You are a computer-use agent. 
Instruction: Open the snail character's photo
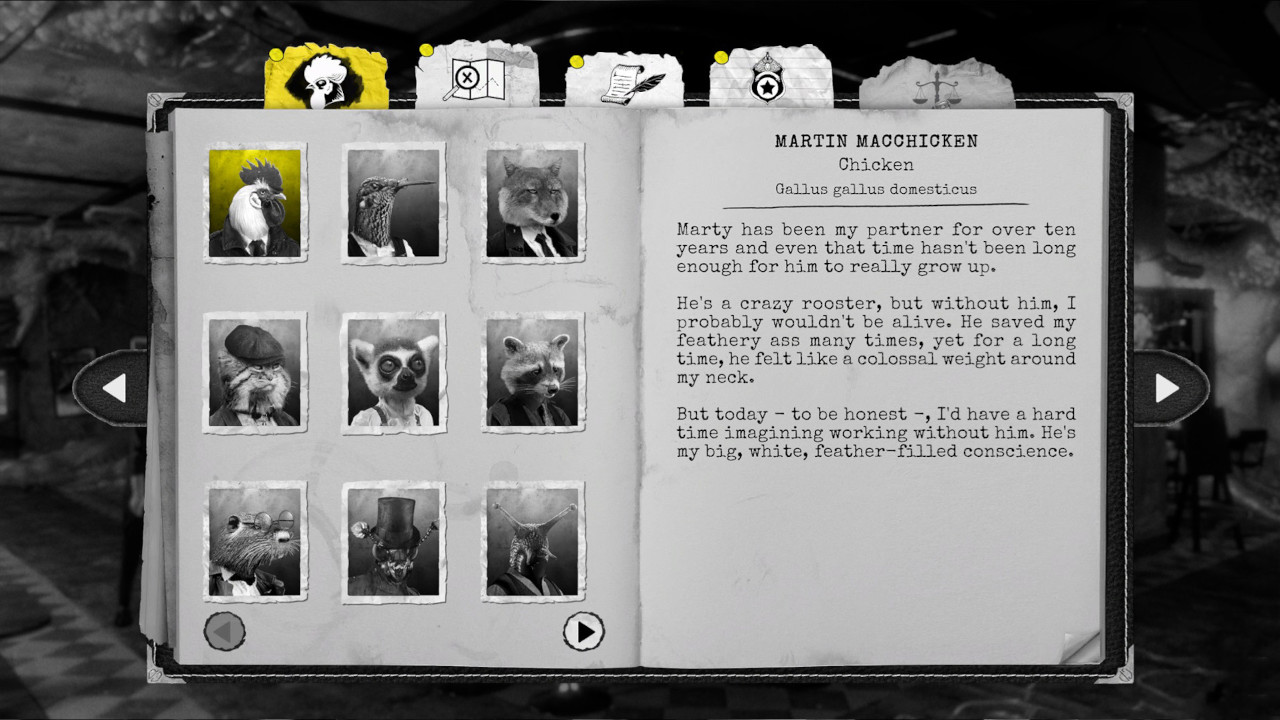click(532, 542)
